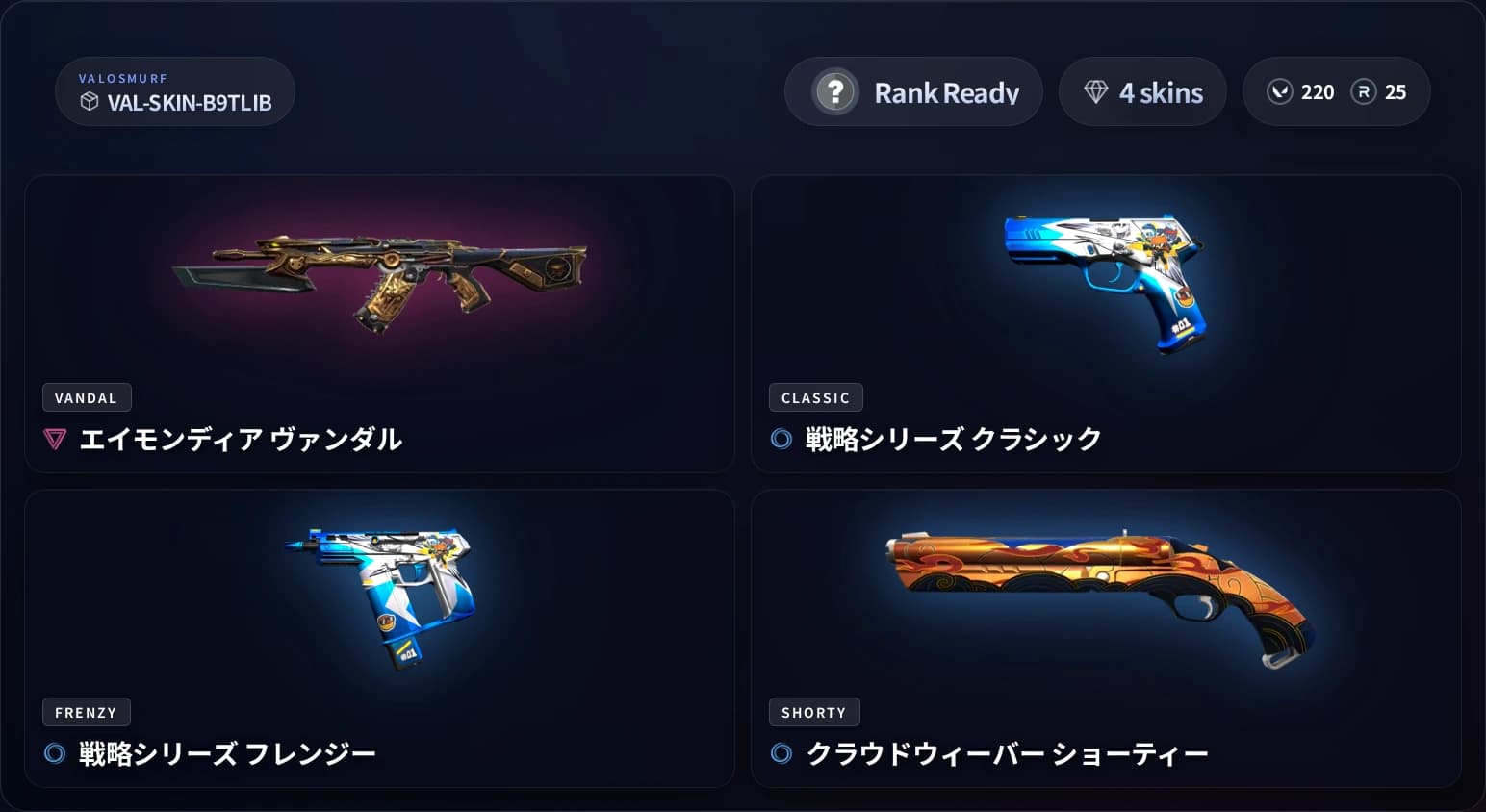Click the question mark icon in Rank Ready

[835, 91]
